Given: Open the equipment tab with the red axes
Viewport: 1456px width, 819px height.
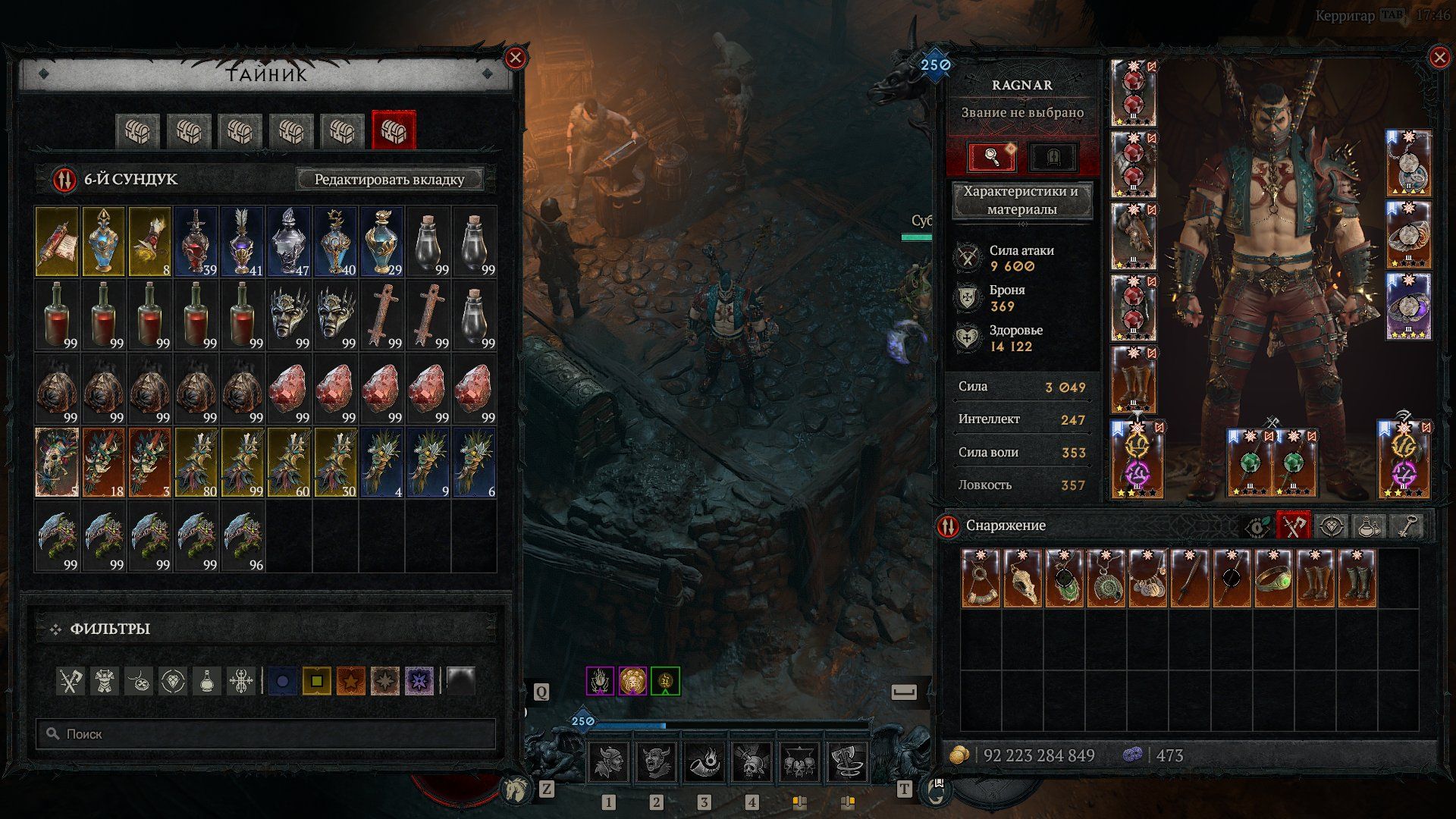Looking at the screenshot, I should (1293, 526).
